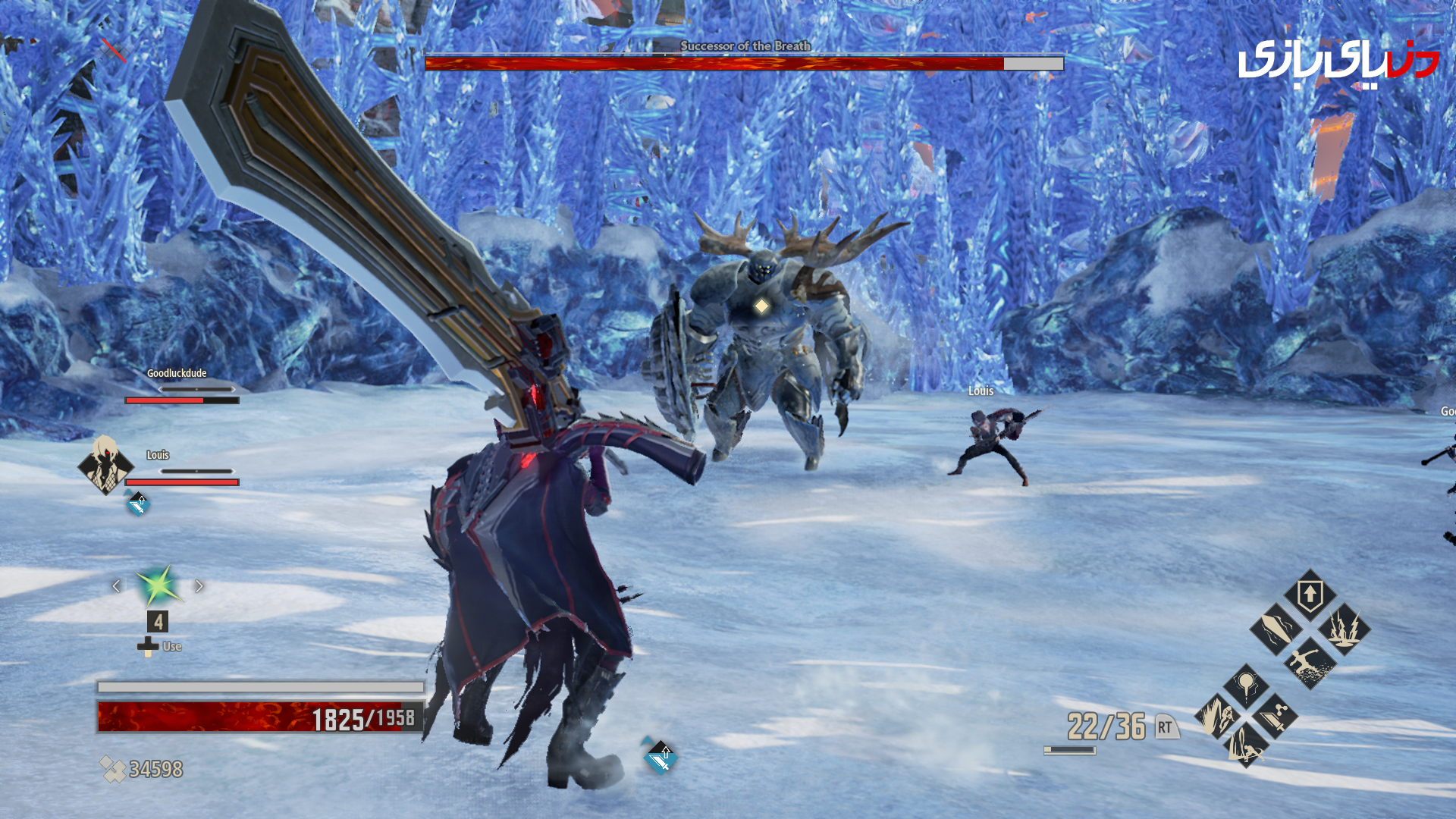Click the Successor of the Breath boss title
The width and height of the screenshot is (1456, 819).
click(746, 45)
